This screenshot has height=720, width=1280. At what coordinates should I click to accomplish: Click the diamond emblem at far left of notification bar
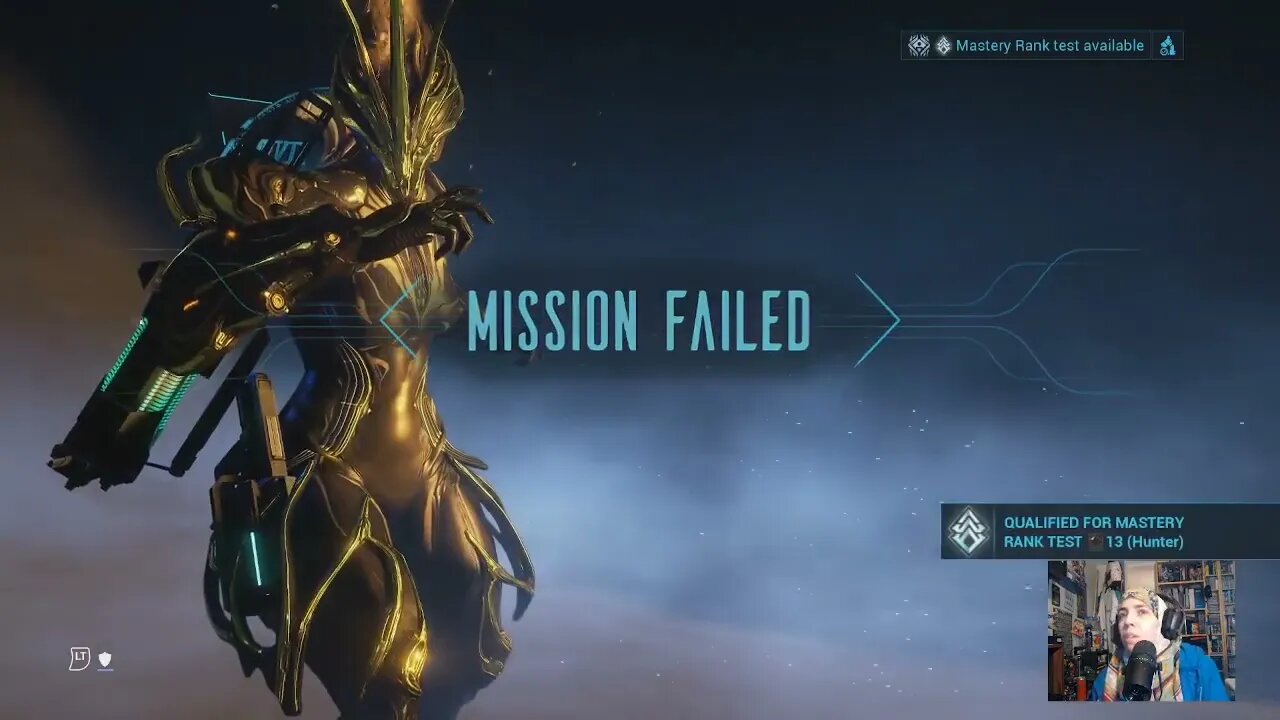[918, 45]
